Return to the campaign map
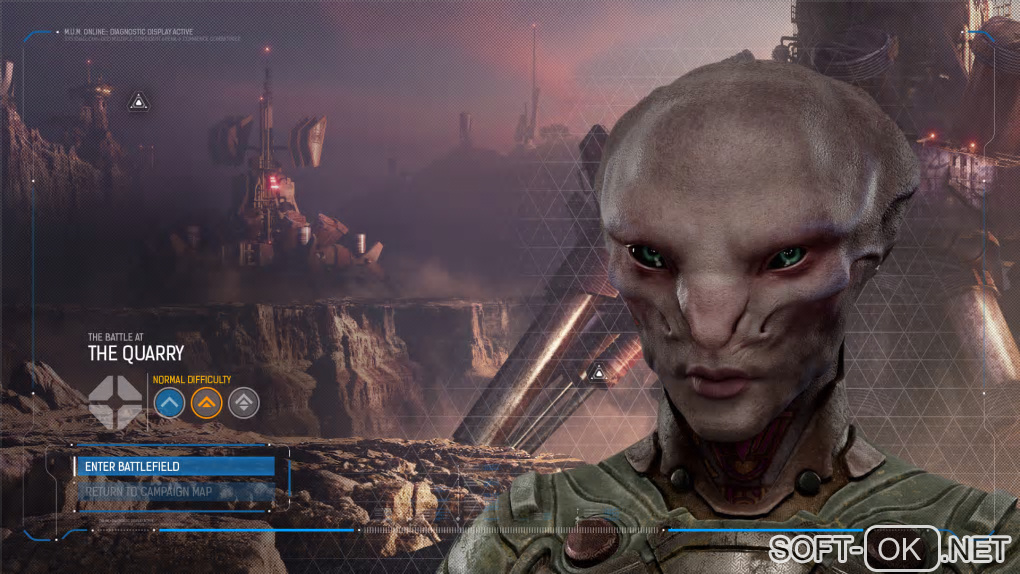This screenshot has width=1020, height=574. click(174, 491)
